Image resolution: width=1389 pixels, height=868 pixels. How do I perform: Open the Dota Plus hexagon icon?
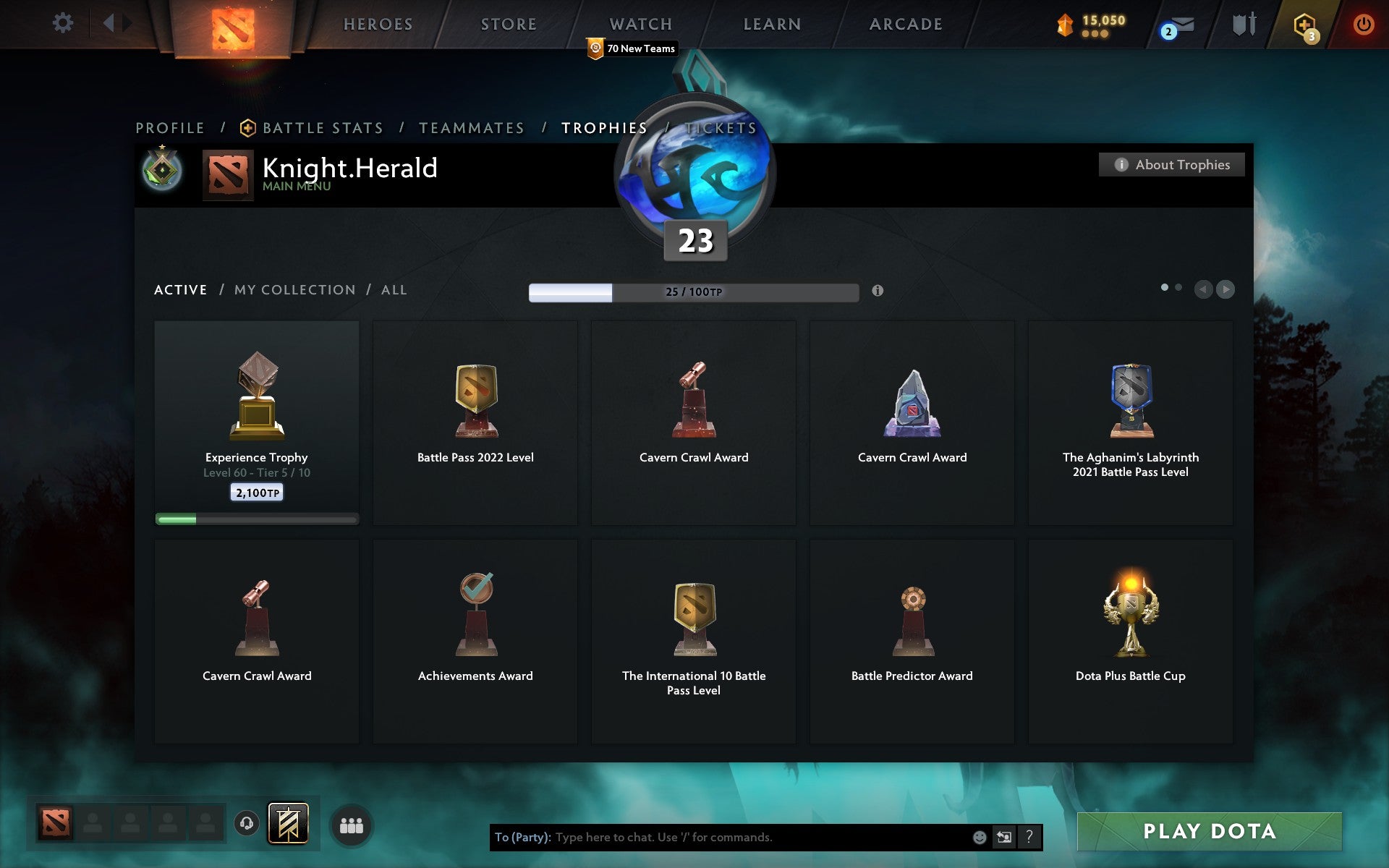click(1304, 24)
